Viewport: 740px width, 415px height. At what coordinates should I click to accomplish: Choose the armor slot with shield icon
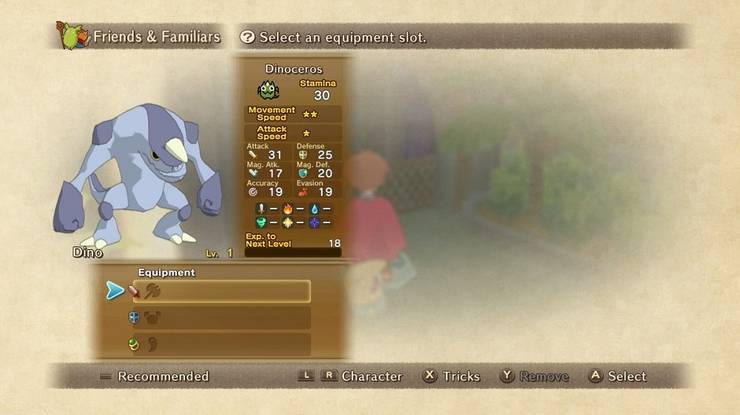tap(219, 318)
